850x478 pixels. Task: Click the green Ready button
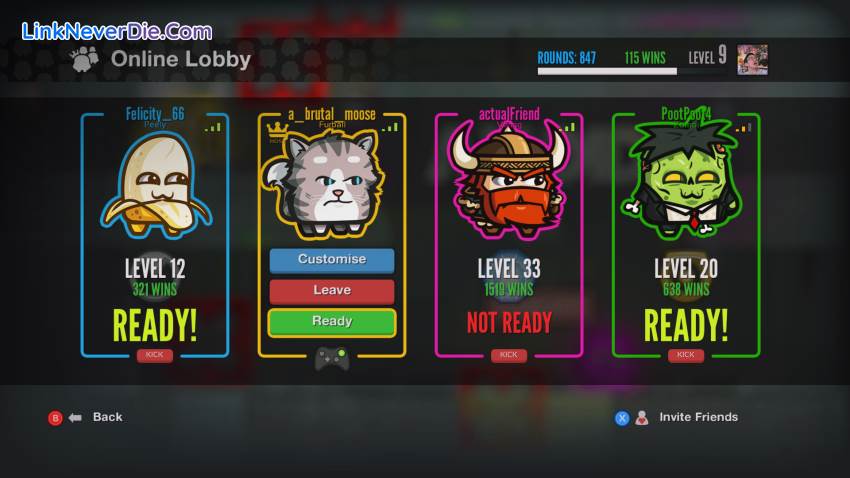tap(331, 322)
